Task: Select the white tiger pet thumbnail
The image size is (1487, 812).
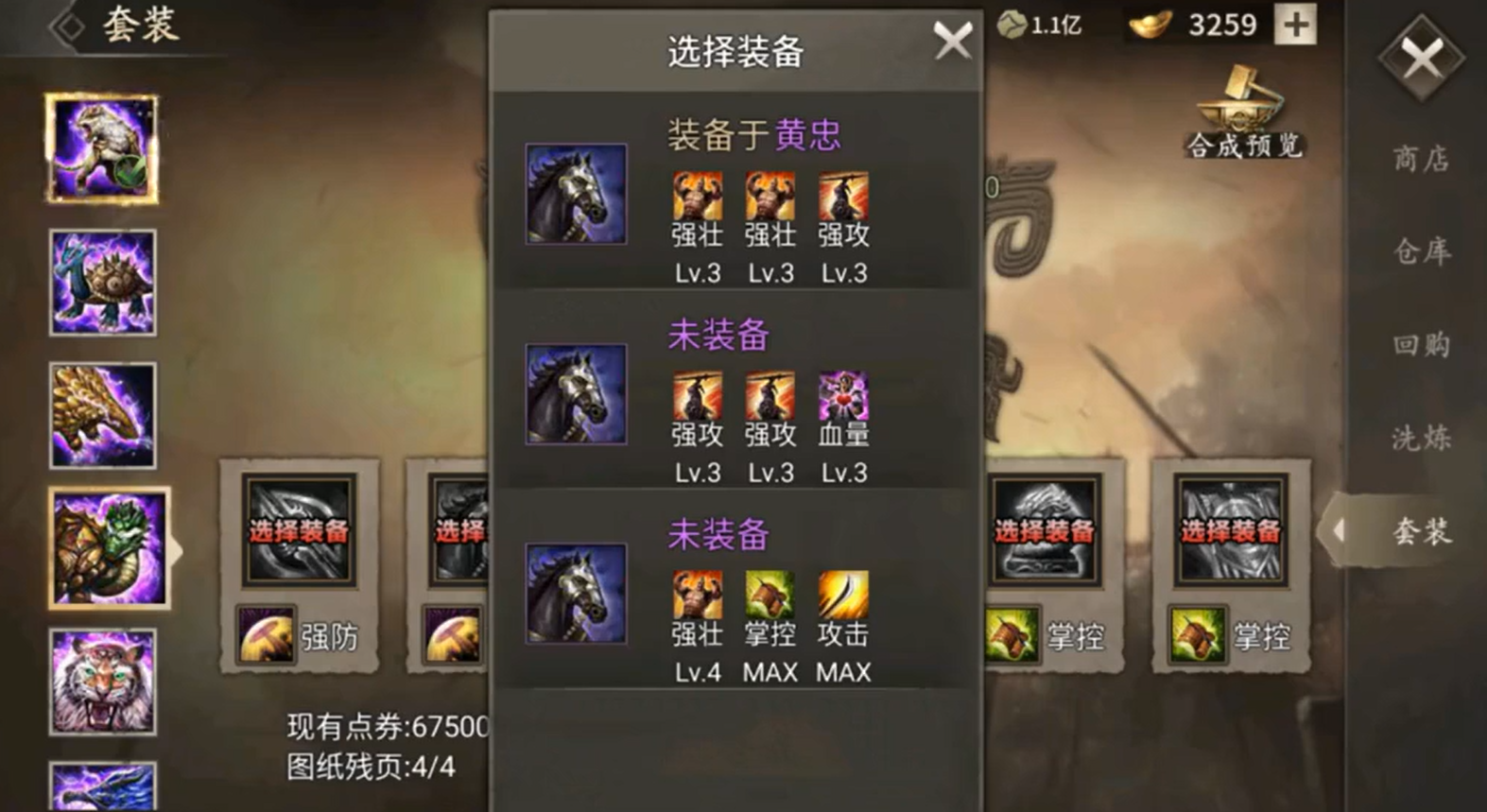Action: click(104, 679)
